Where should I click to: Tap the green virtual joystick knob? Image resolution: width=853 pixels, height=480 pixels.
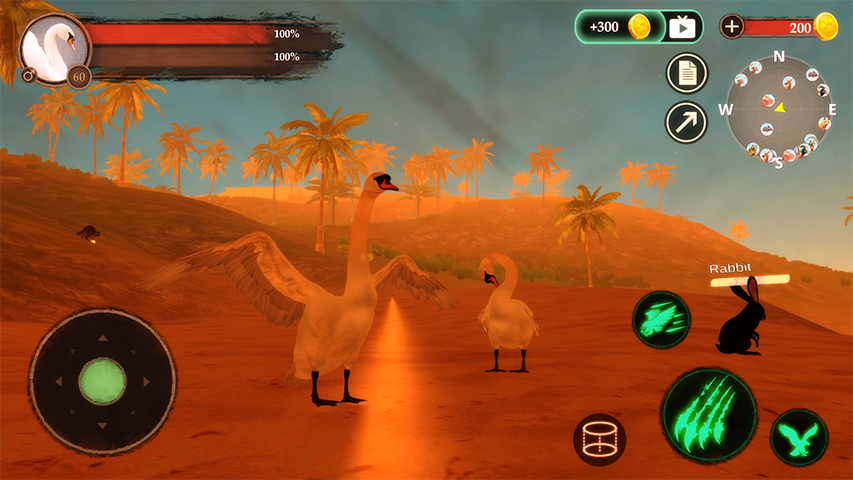click(102, 381)
